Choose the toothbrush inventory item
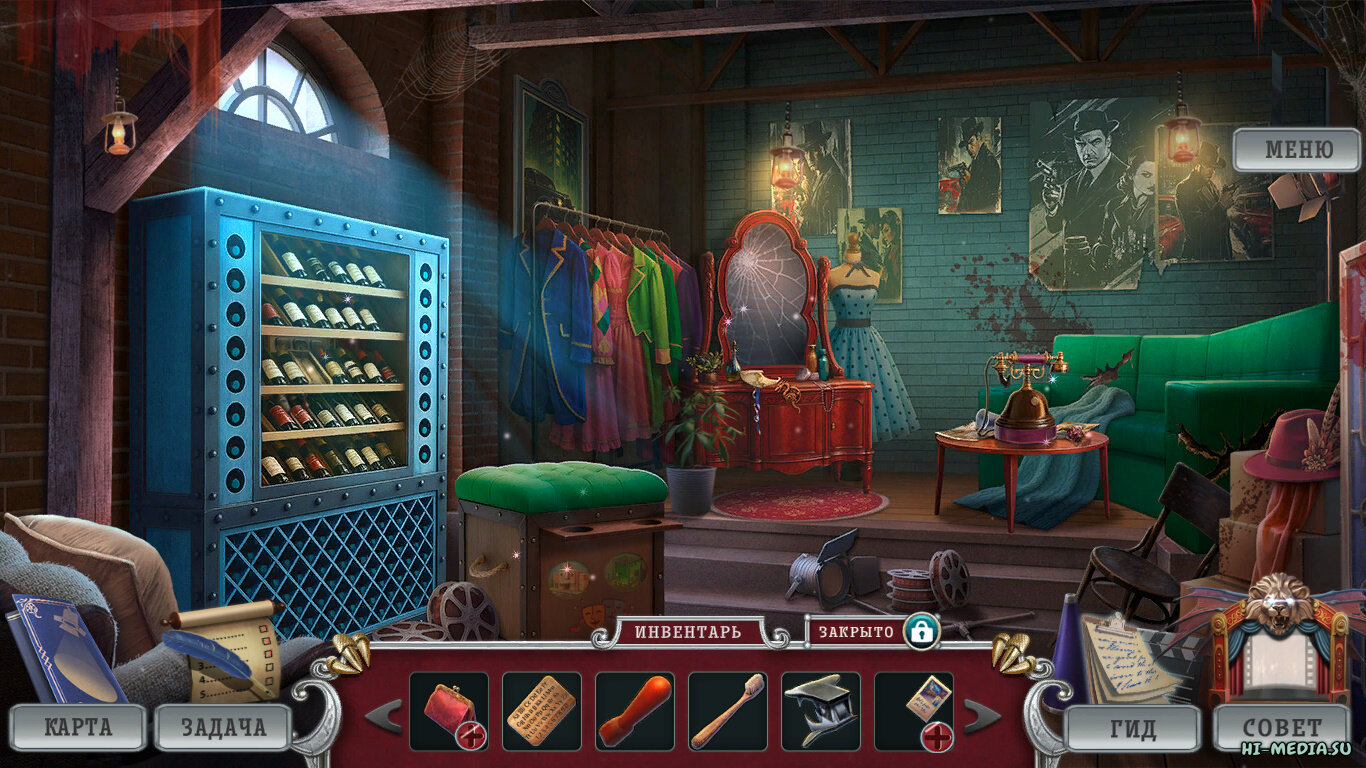Image resolution: width=1366 pixels, height=768 pixels. (727, 710)
